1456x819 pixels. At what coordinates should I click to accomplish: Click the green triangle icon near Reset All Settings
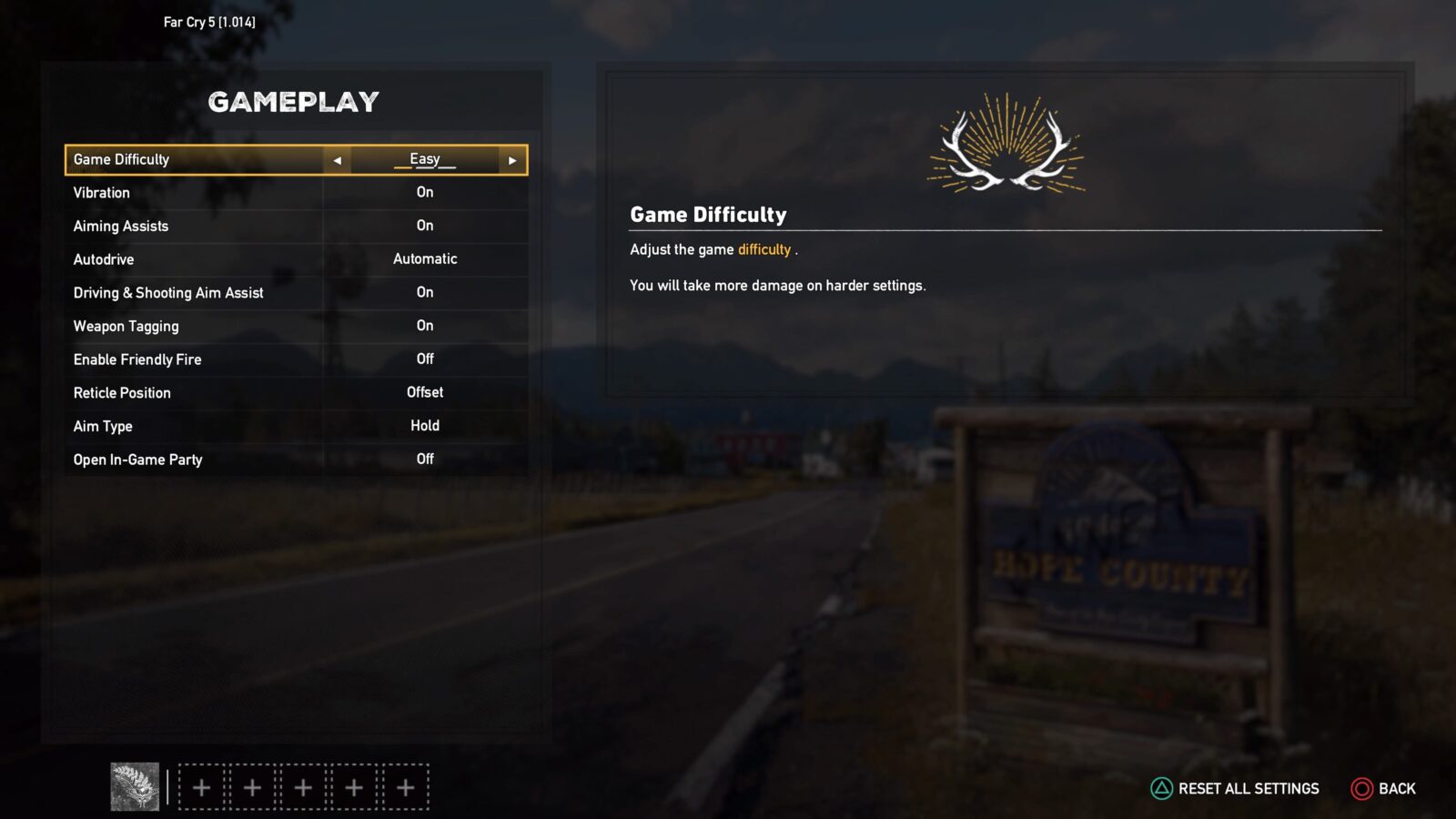pos(1161,788)
